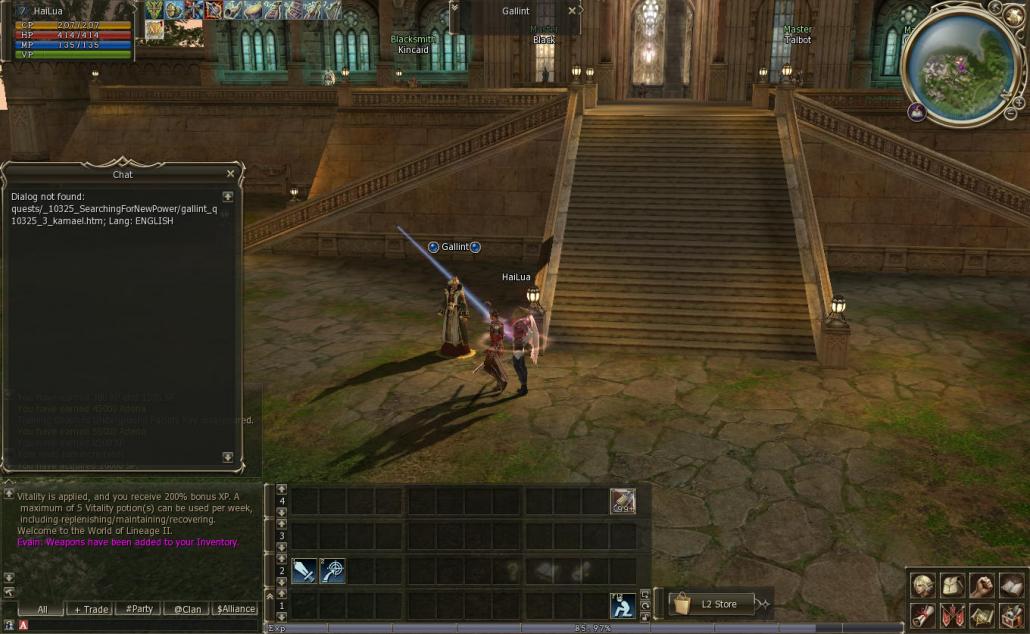The height and width of the screenshot is (634, 1030).
Task: Open the L2 Store
Action: tap(710, 604)
